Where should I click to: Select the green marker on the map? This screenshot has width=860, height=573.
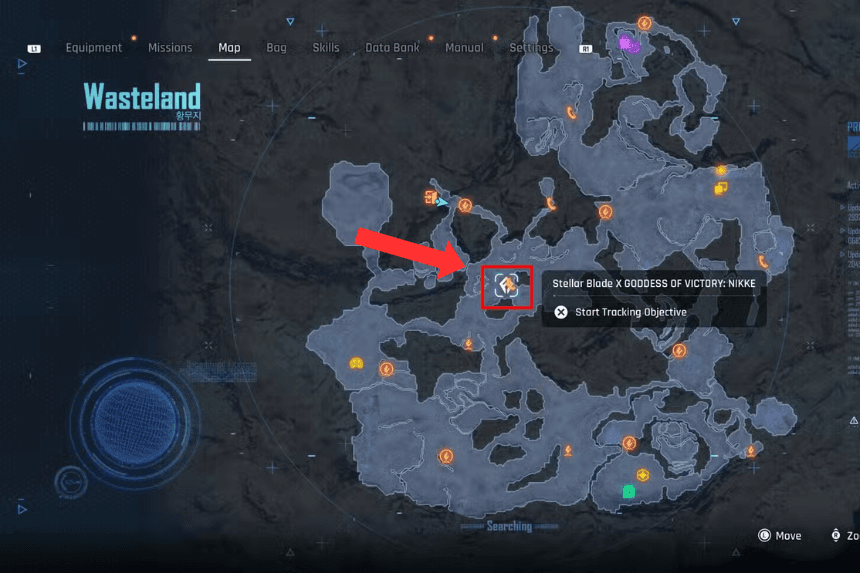tap(628, 491)
